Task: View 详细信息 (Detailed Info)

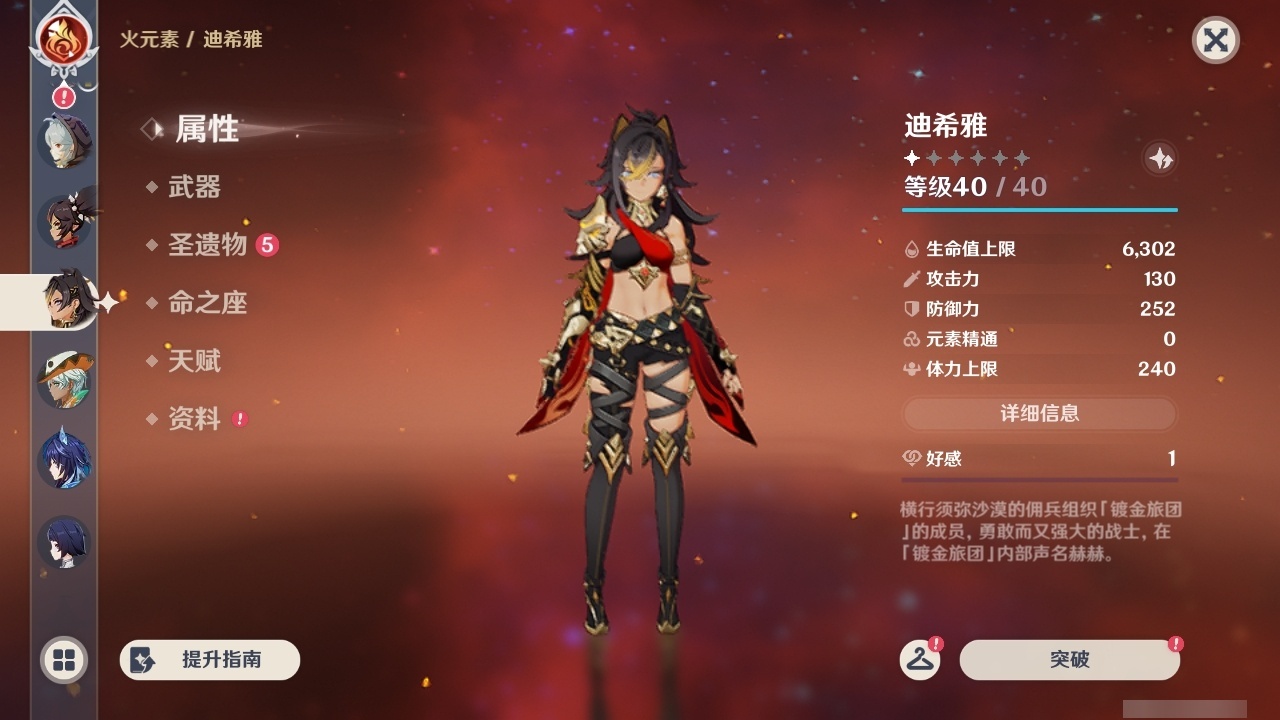Action: point(1039,414)
